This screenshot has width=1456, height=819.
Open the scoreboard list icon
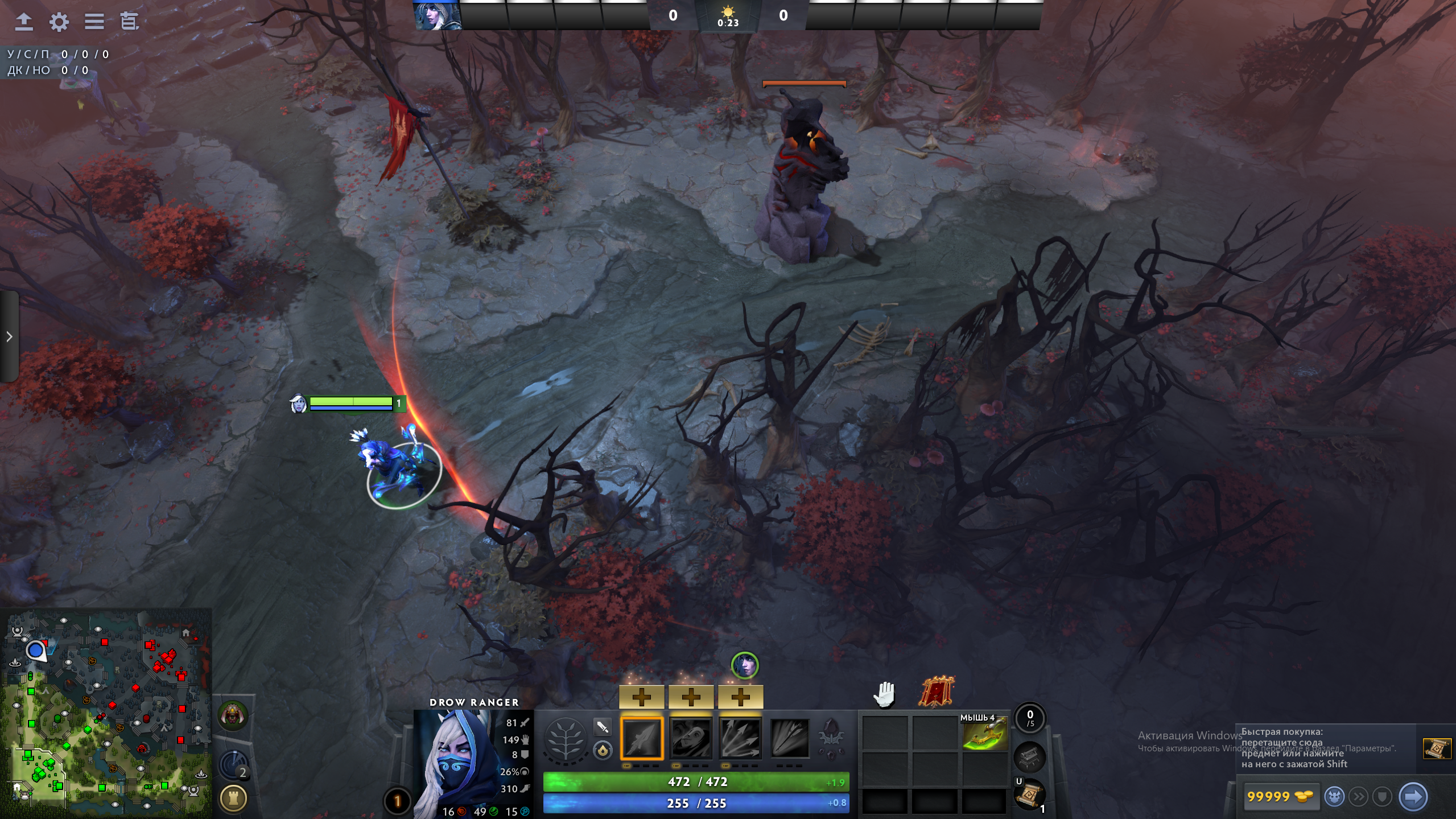(x=94, y=22)
